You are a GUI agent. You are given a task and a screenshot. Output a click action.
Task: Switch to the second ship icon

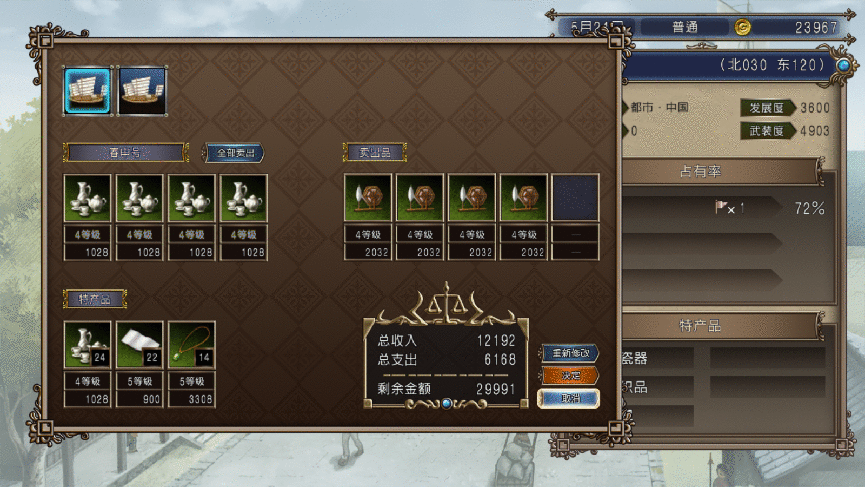pyautogui.click(x=141, y=91)
